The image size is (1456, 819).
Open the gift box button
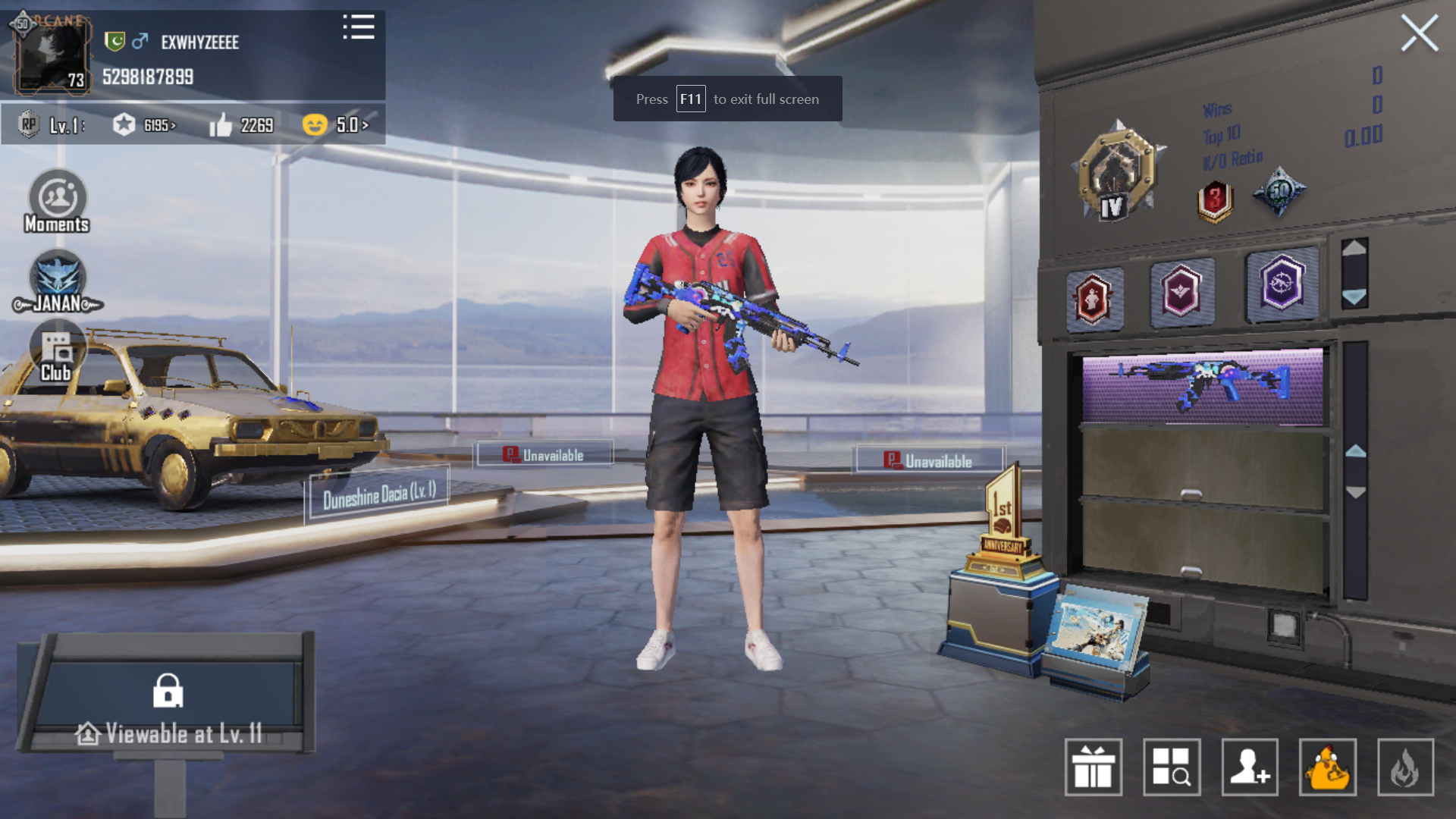(x=1093, y=767)
